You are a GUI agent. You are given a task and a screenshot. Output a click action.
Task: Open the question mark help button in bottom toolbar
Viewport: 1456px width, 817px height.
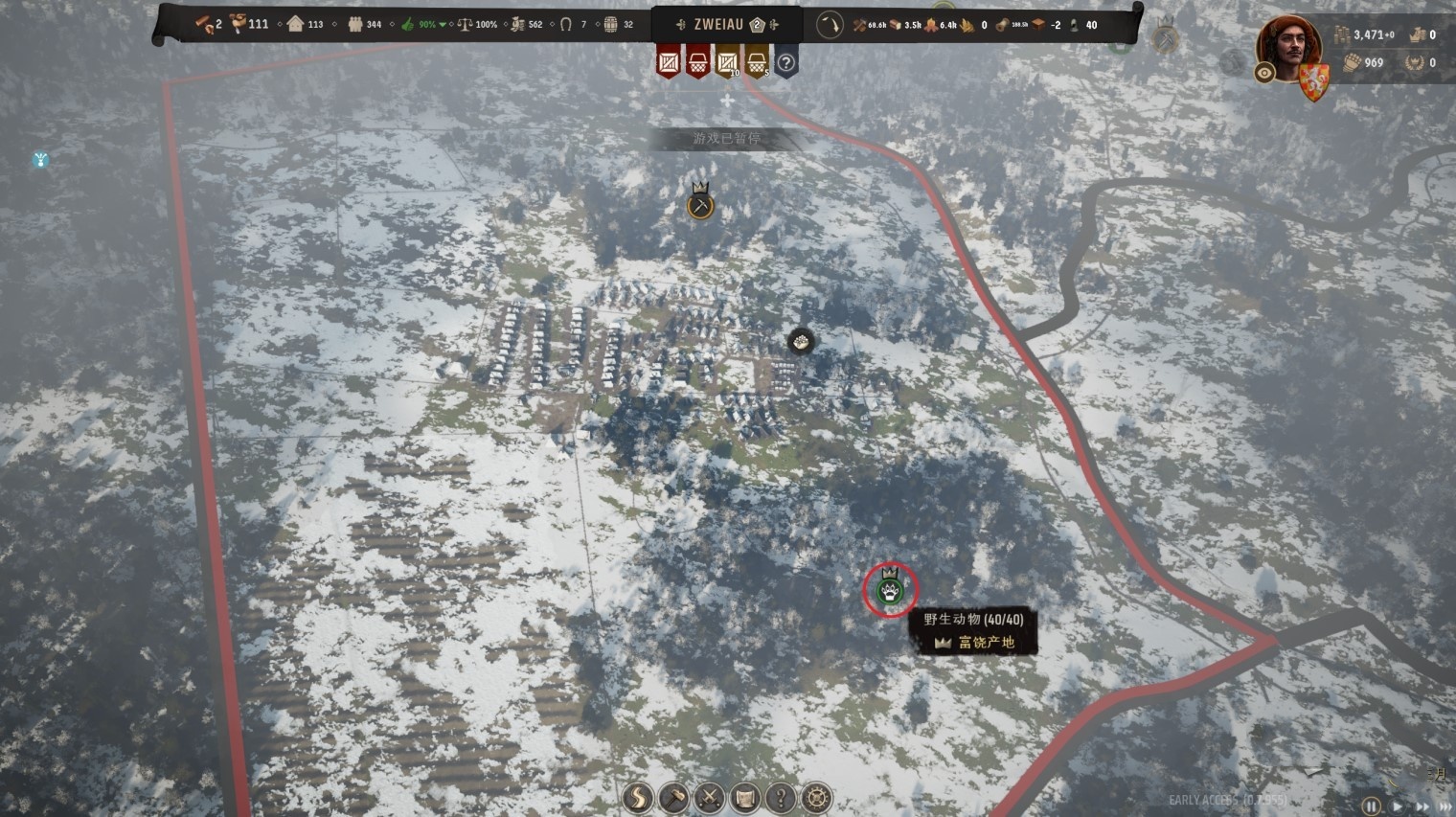pyautogui.click(x=781, y=798)
